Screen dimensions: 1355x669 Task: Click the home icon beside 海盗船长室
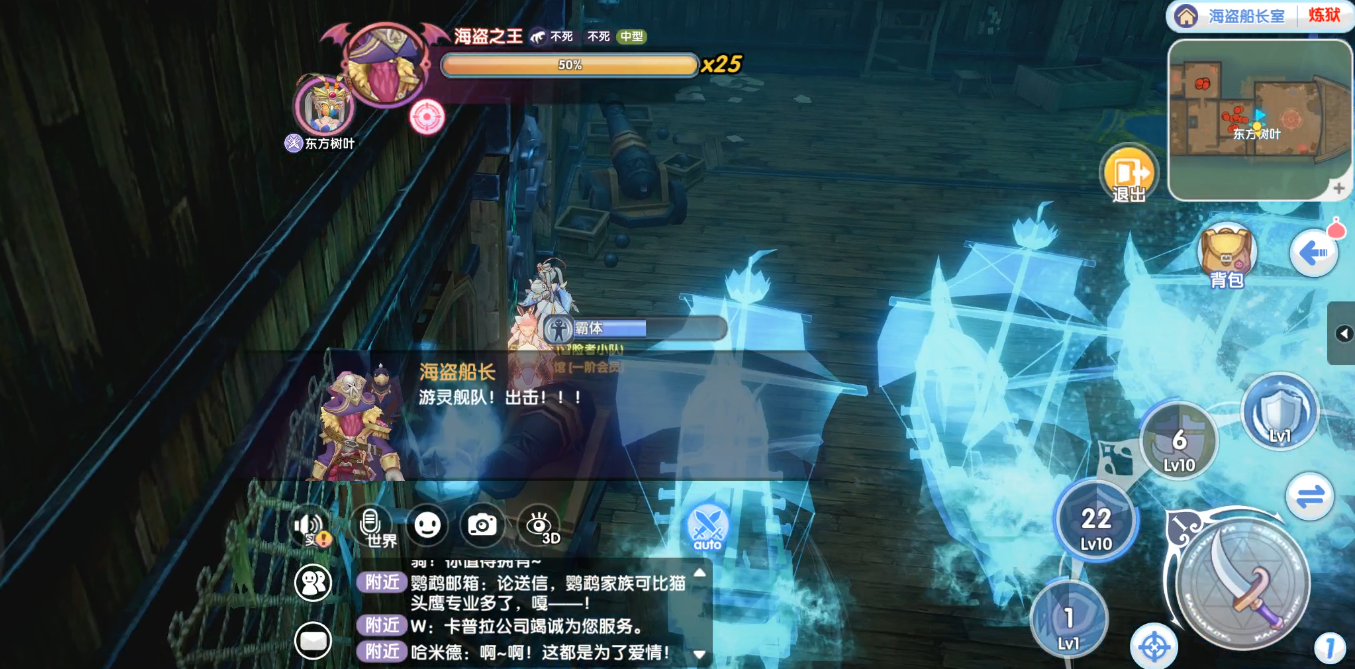(1186, 16)
